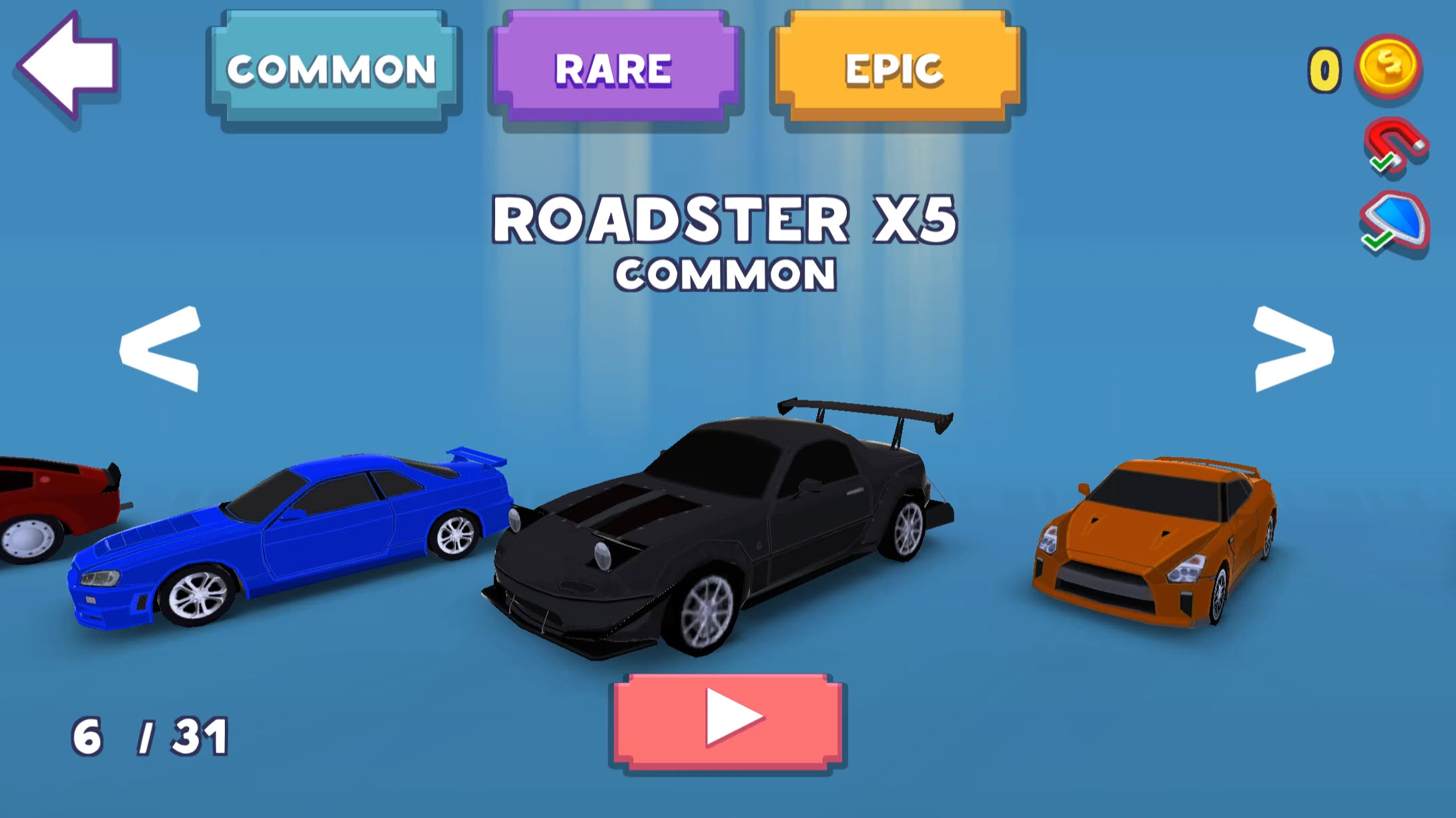
Task: Show the Rare cars tab
Action: tap(614, 69)
